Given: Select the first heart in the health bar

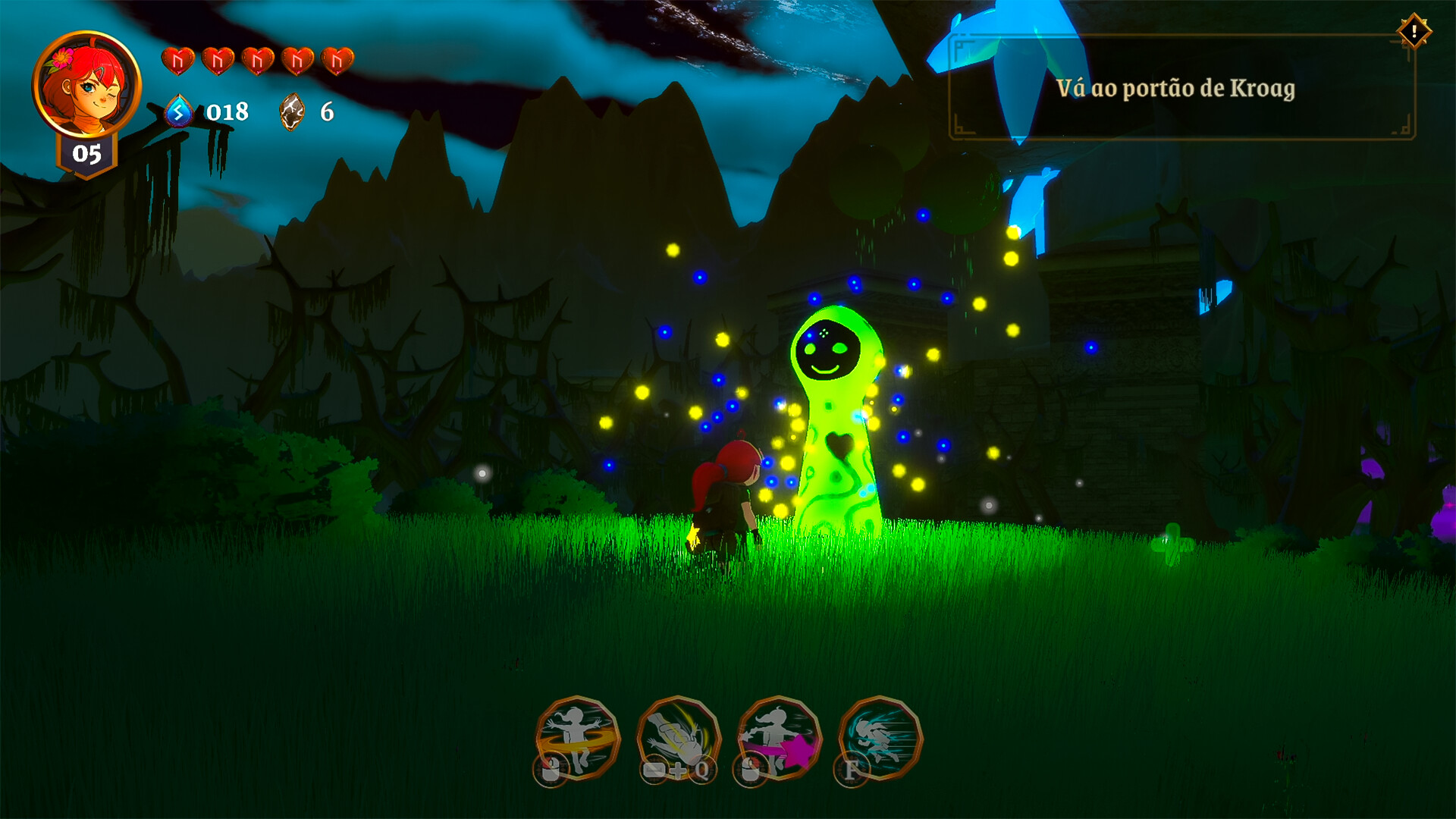Looking at the screenshot, I should tap(180, 59).
